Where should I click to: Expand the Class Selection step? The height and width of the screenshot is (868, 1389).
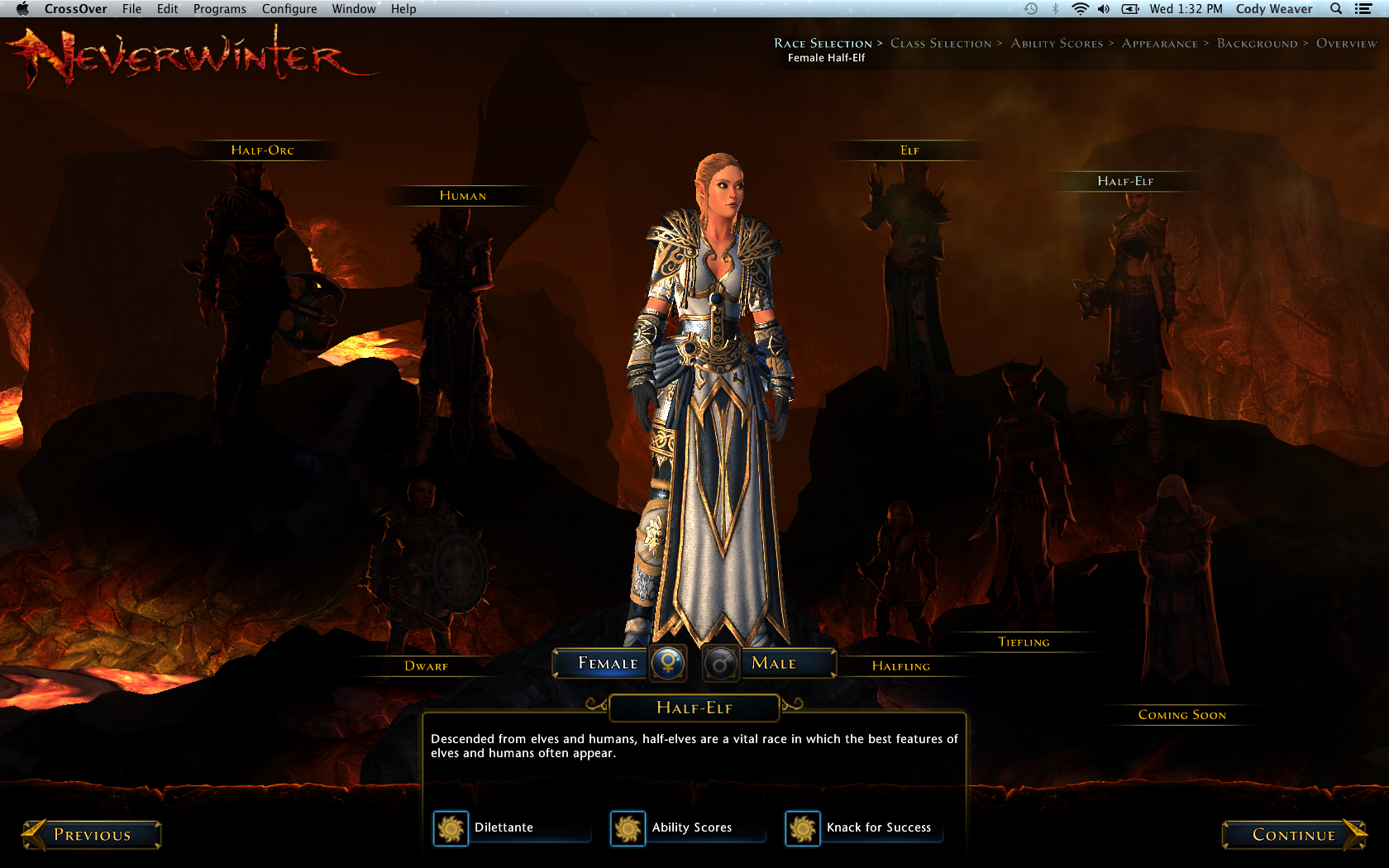[941, 43]
